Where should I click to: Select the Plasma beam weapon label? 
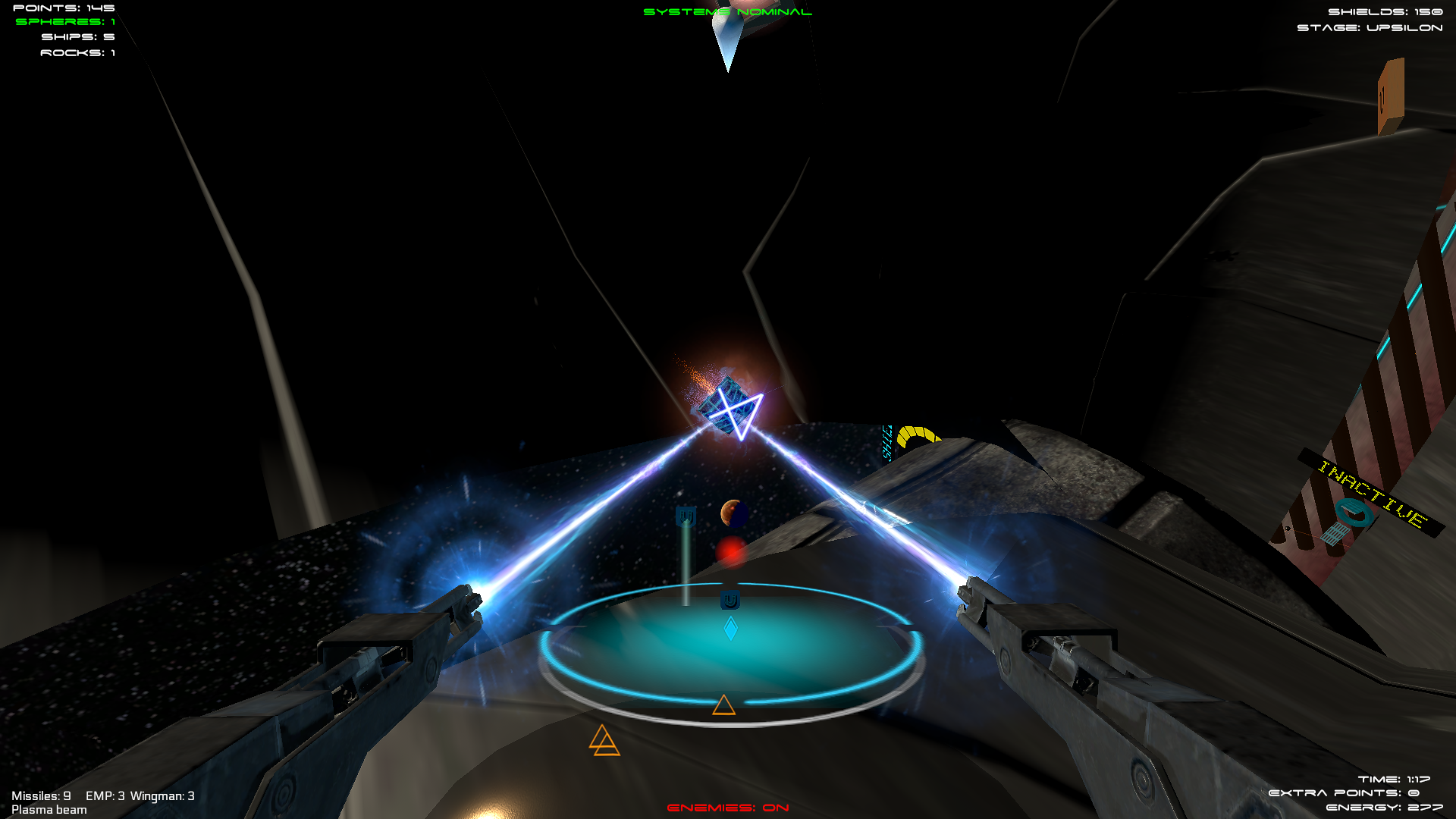pyautogui.click(x=50, y=810)
